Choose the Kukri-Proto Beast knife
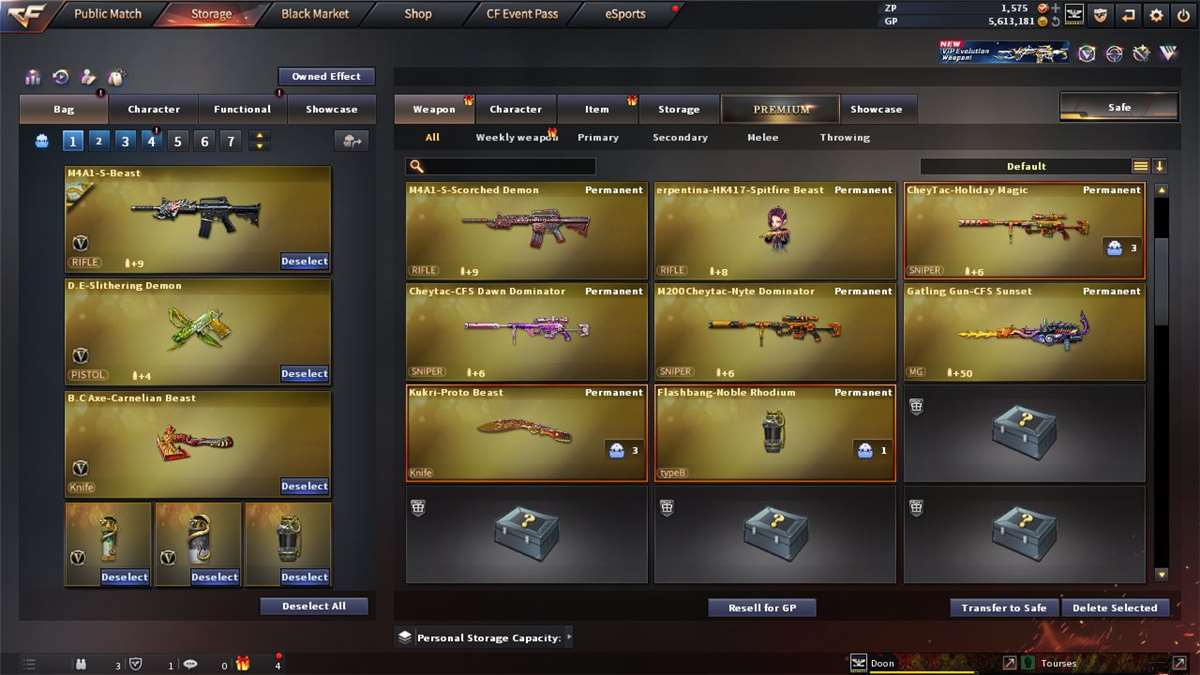The width and height of the screenshot is (1200, 675). tap(526, 433)
